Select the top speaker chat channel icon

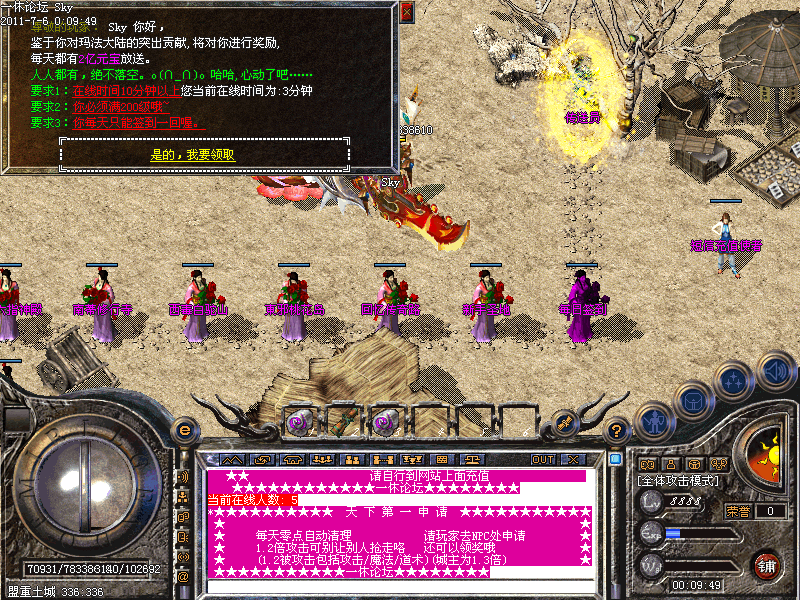coord(183,476)
